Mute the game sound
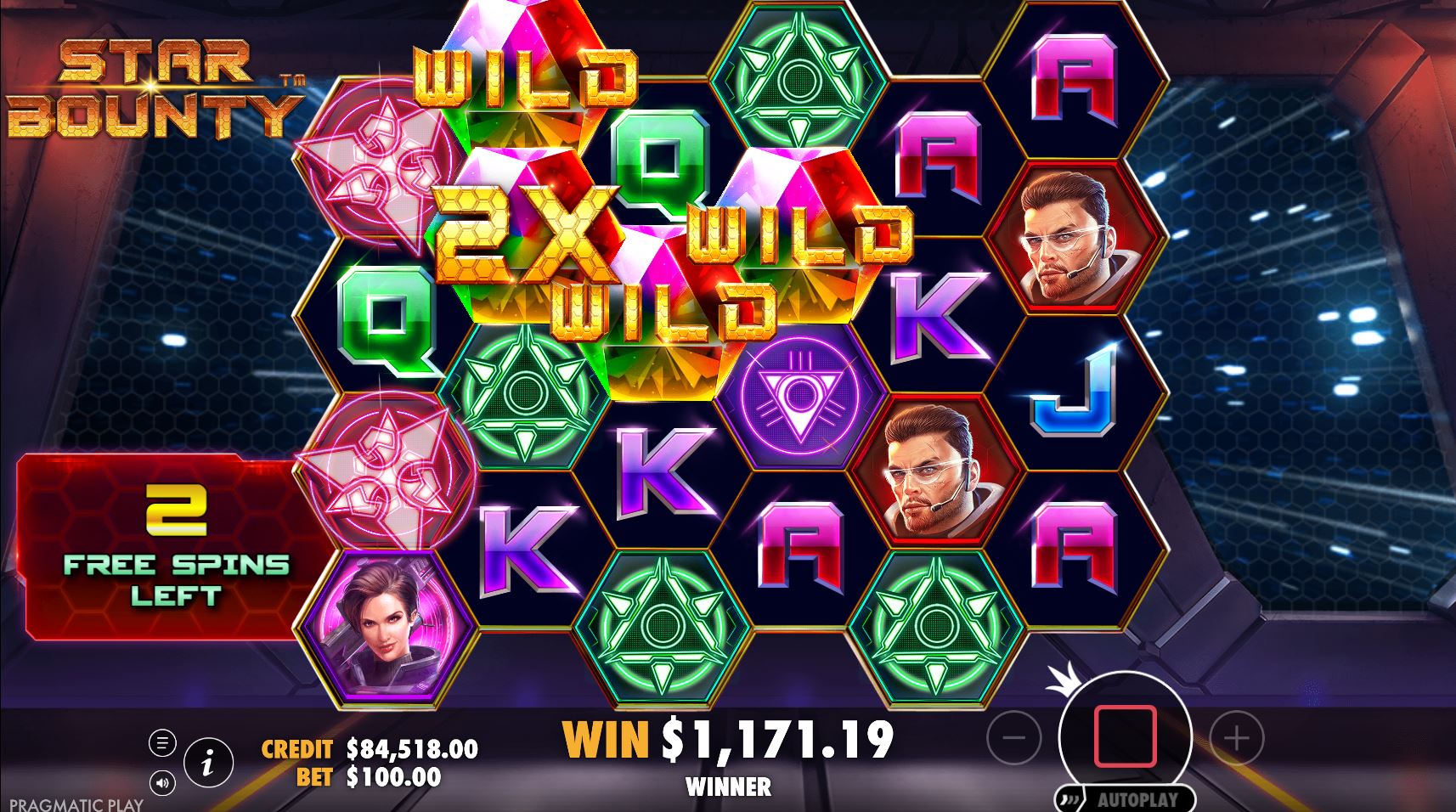 [x=164, y=782]
